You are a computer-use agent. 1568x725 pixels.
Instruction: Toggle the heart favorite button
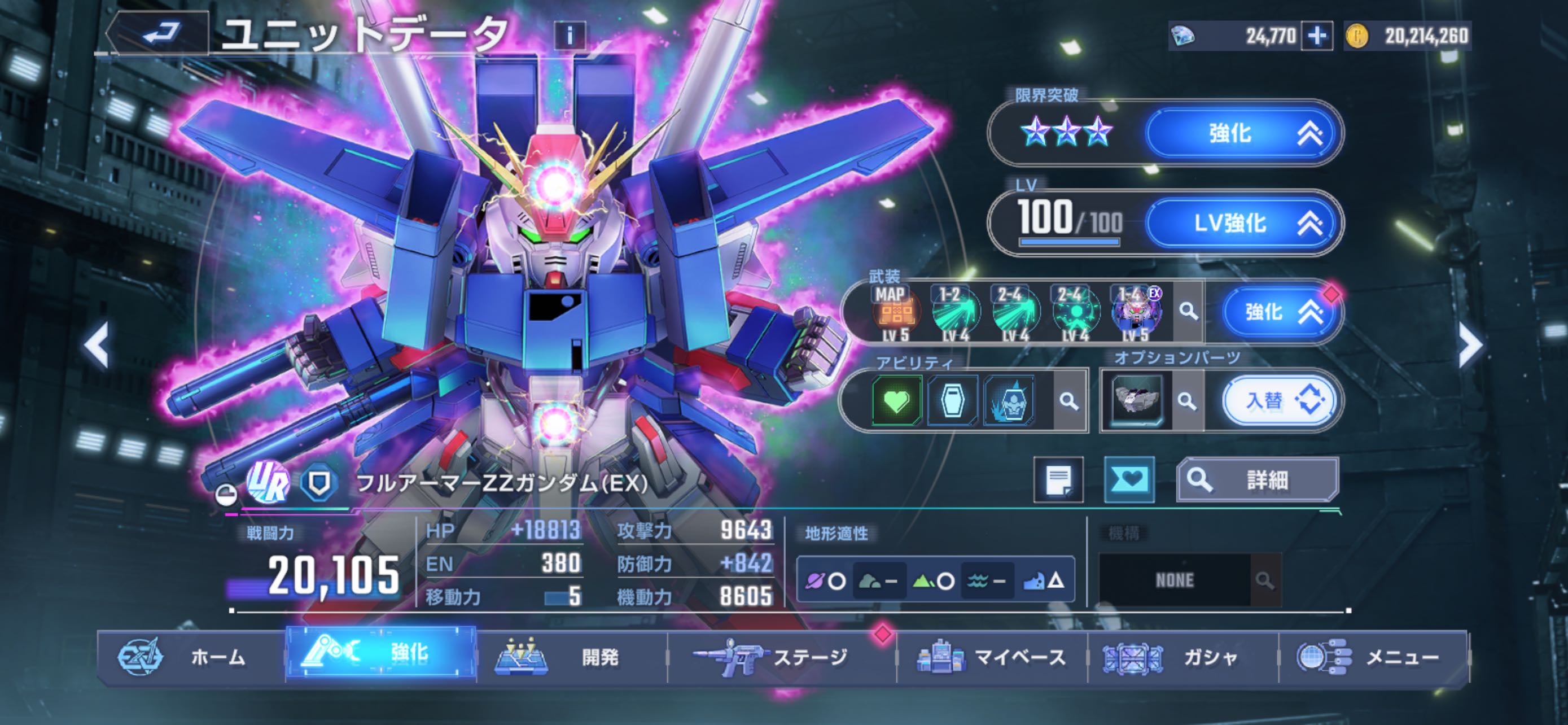(1129, 480)
